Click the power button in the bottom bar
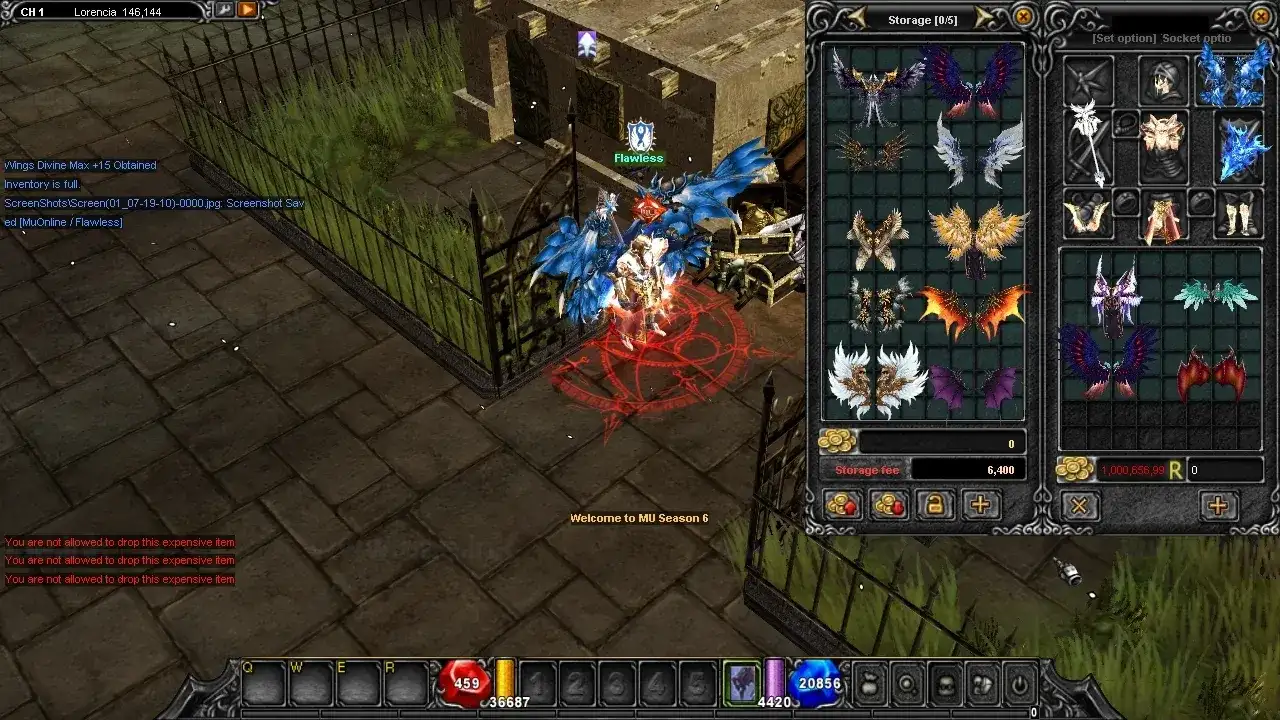 [1018, 686]
